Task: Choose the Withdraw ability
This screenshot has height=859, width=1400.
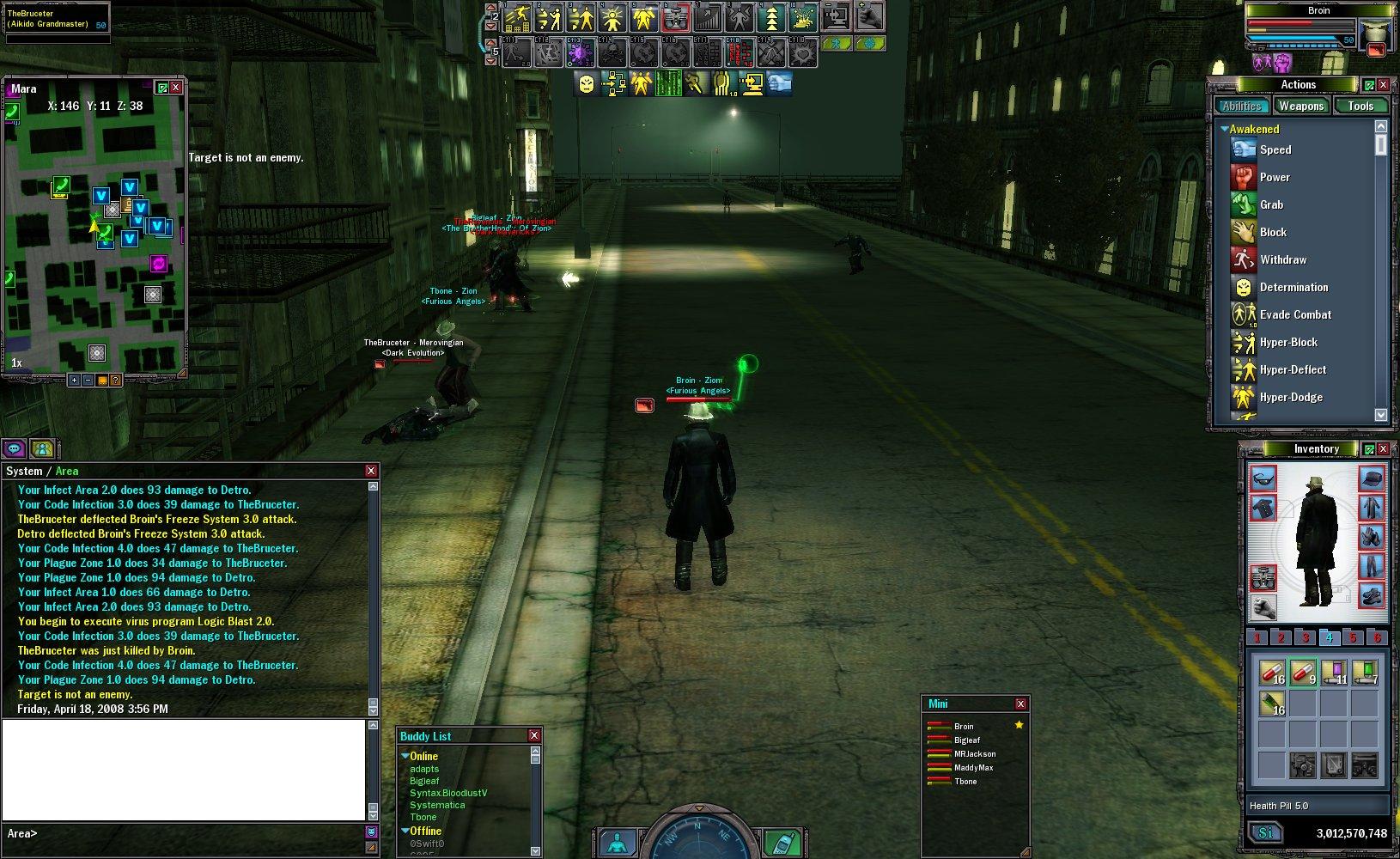Action: (1282, 259)
